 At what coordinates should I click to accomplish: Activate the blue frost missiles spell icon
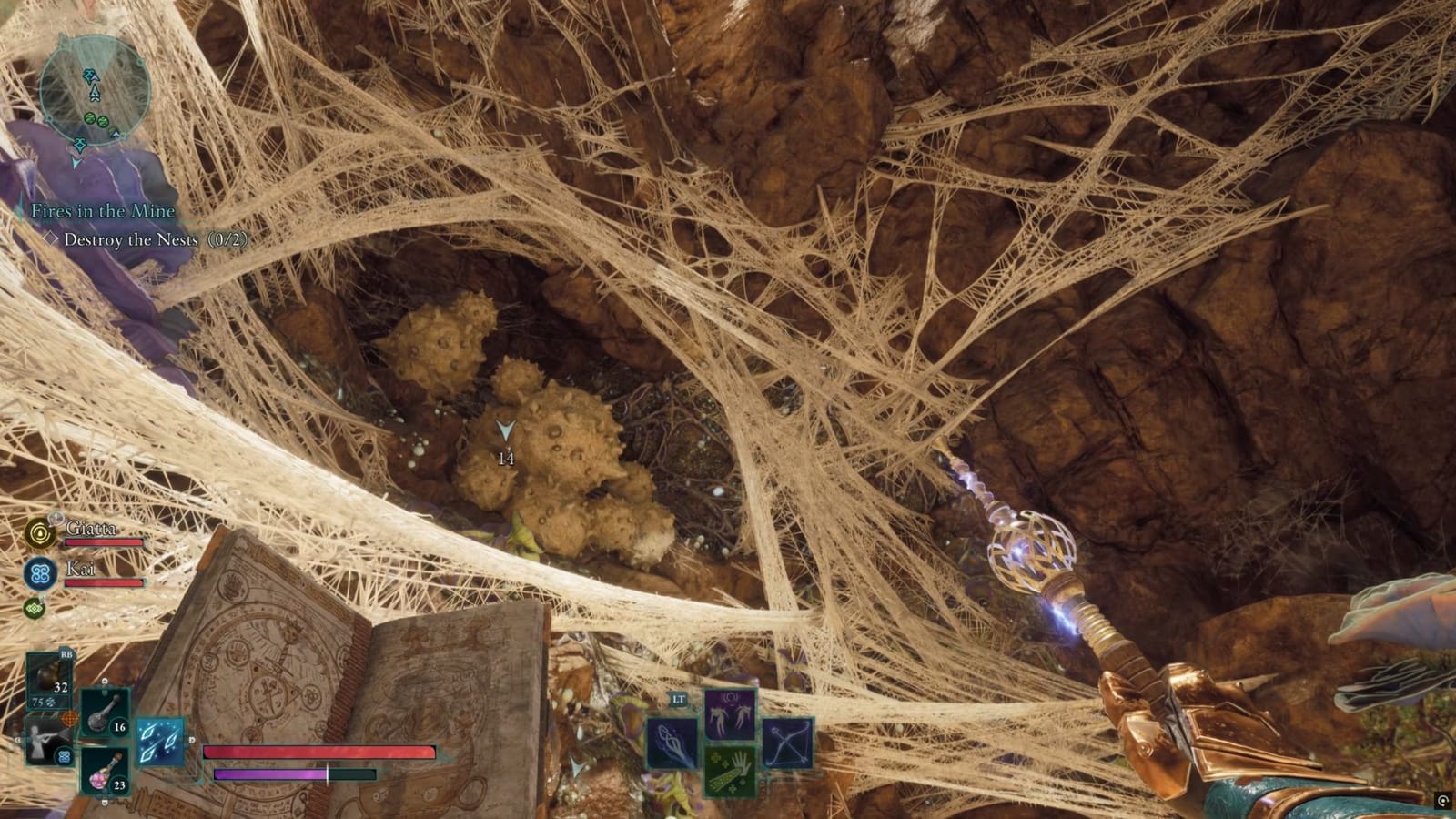pos(159,742)
